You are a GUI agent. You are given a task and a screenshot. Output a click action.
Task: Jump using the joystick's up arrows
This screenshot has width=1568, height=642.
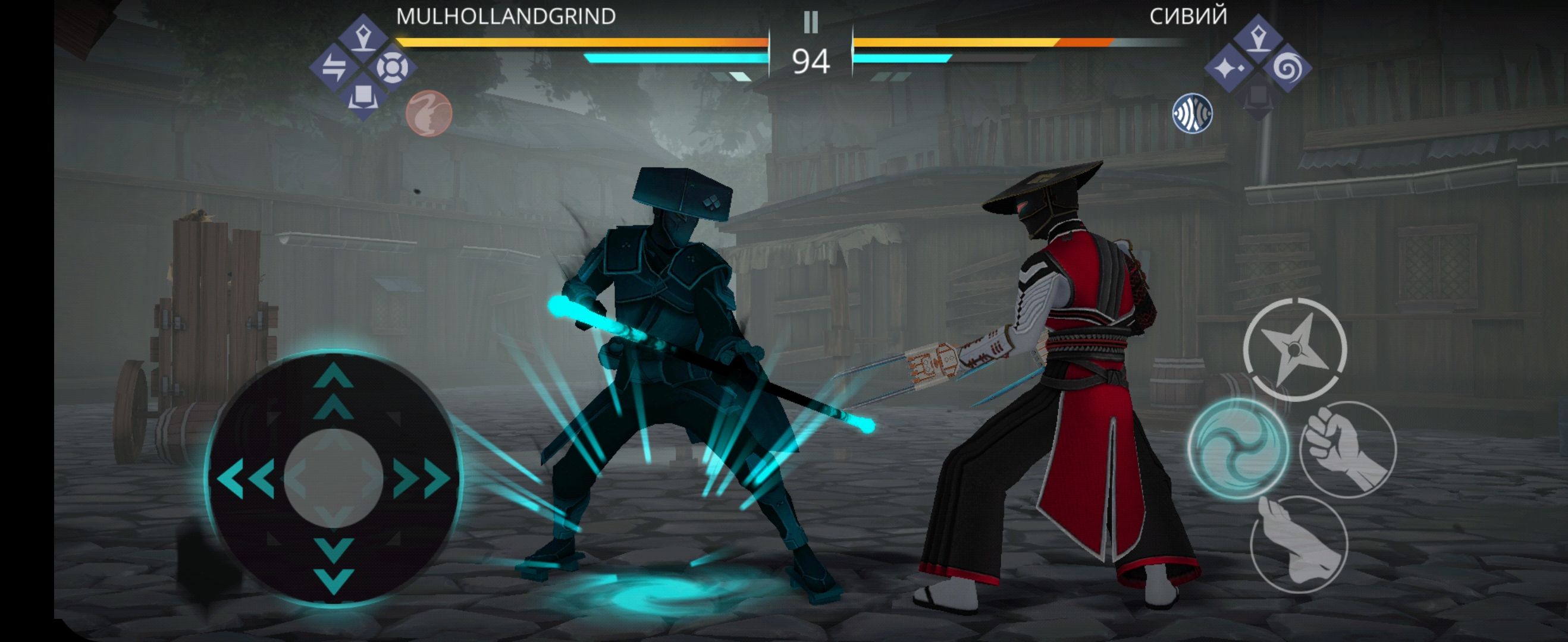click(x=334, y=391)
